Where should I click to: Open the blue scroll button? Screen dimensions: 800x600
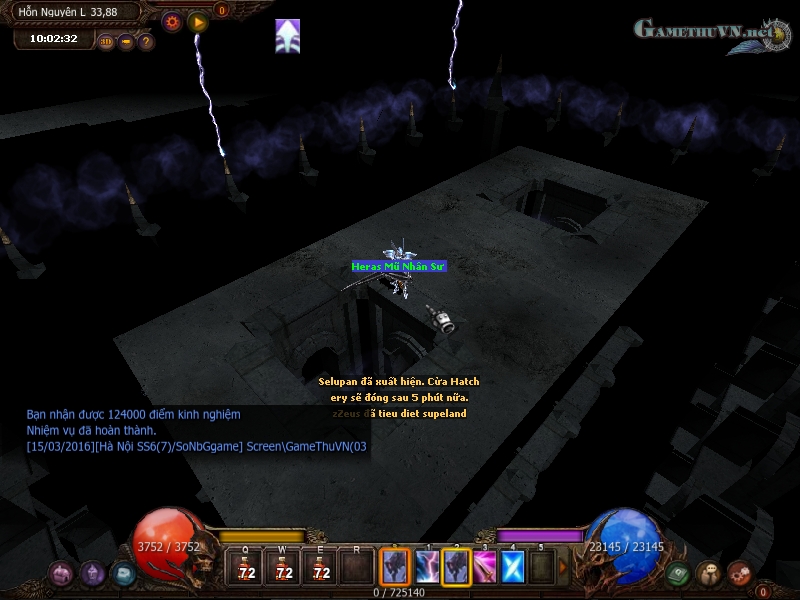123,573
